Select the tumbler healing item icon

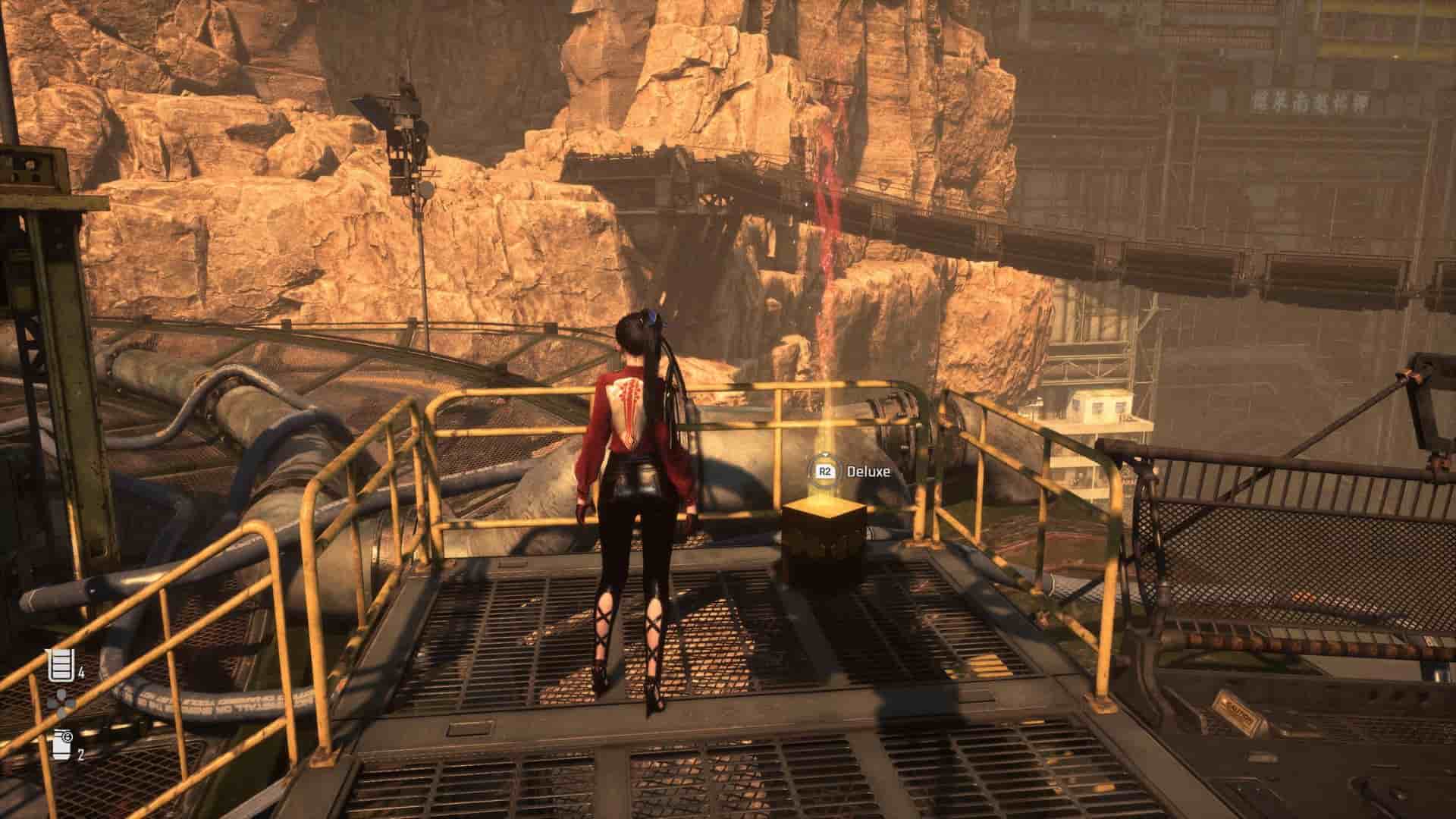click(59, 665)
